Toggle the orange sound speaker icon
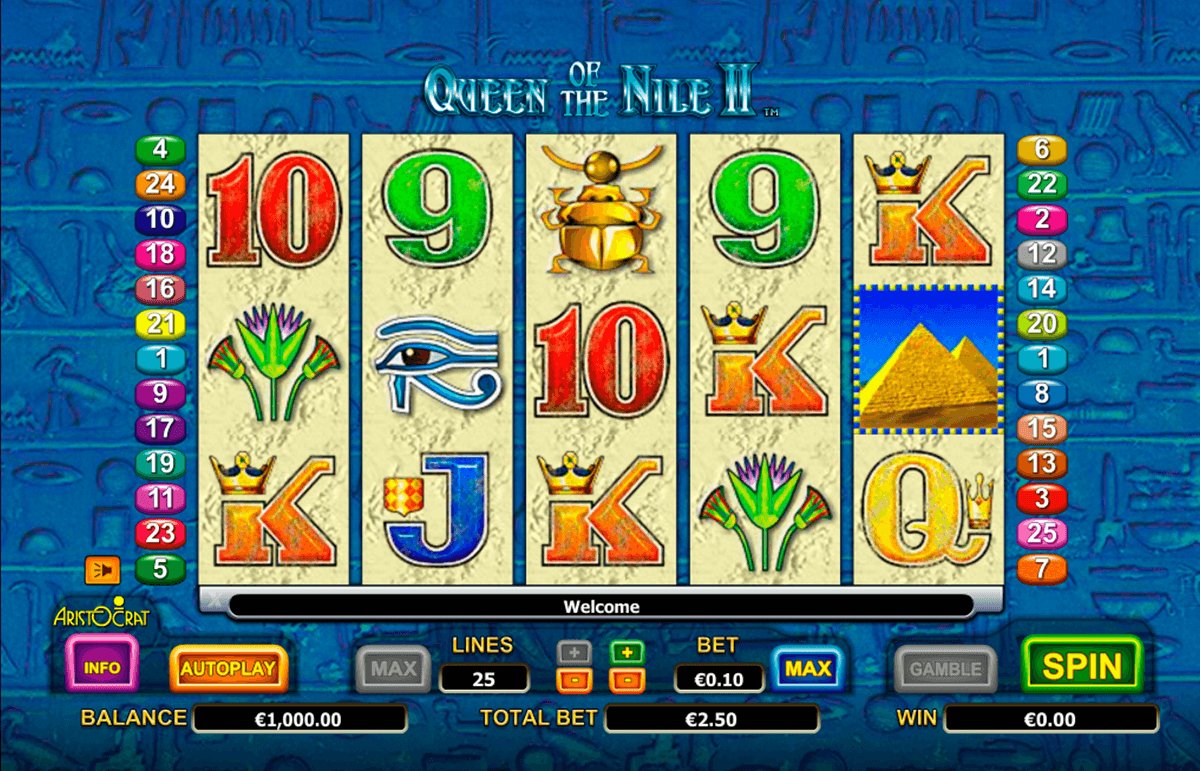 [102, 570]
